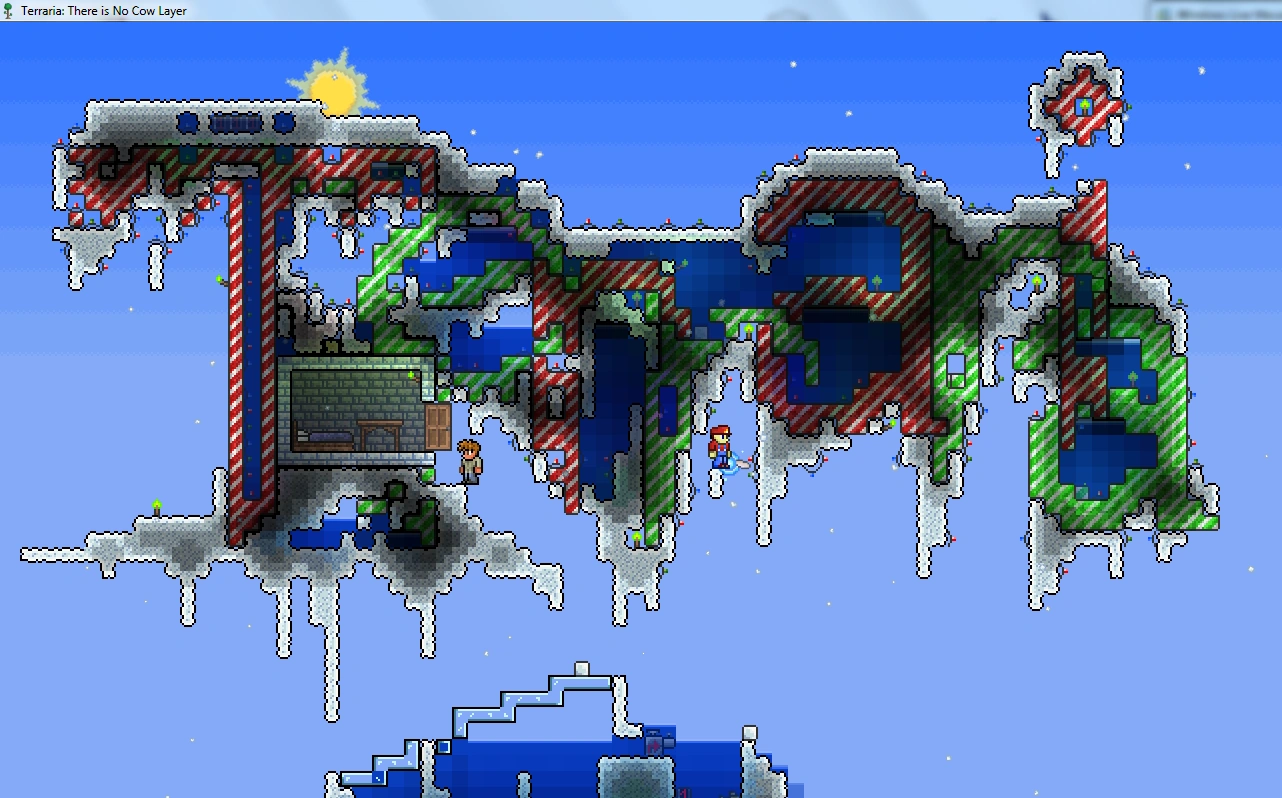The image size is (1282, 798).
Task: Toggle a red torch on the candy cane block
Action: (331, 158)
